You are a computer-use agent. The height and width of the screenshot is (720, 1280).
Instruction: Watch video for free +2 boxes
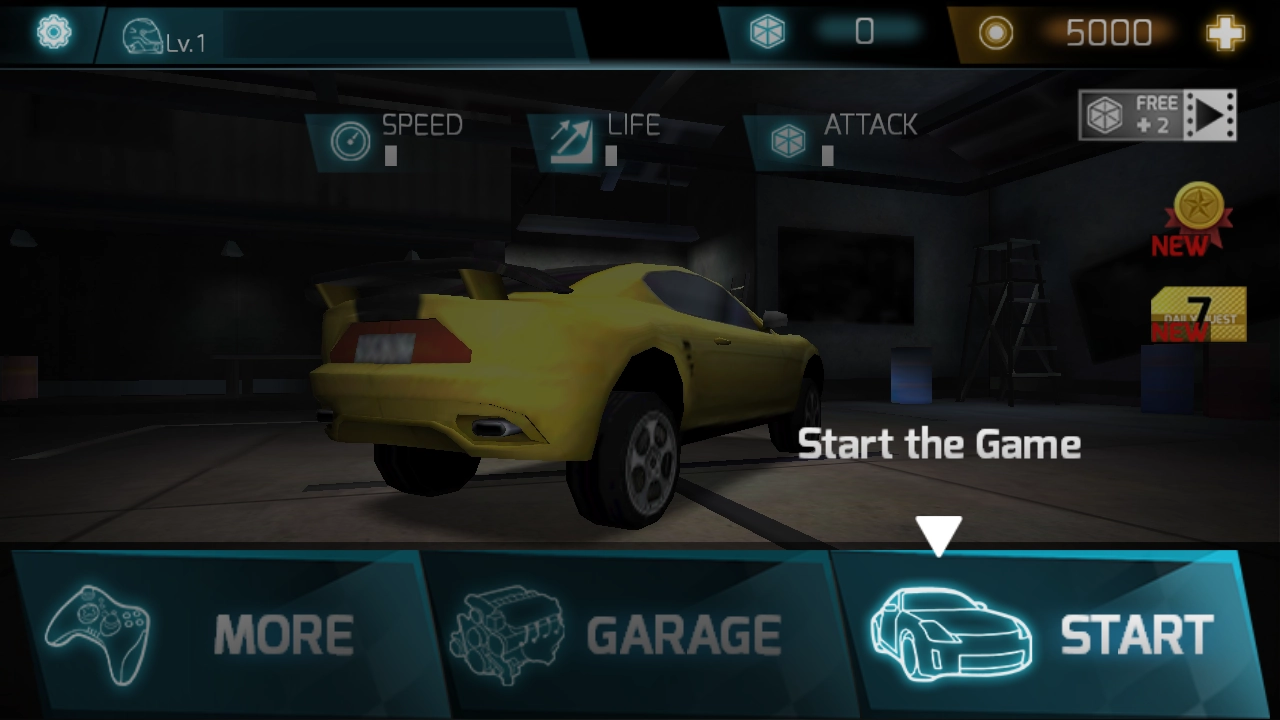click(1157, 115)
